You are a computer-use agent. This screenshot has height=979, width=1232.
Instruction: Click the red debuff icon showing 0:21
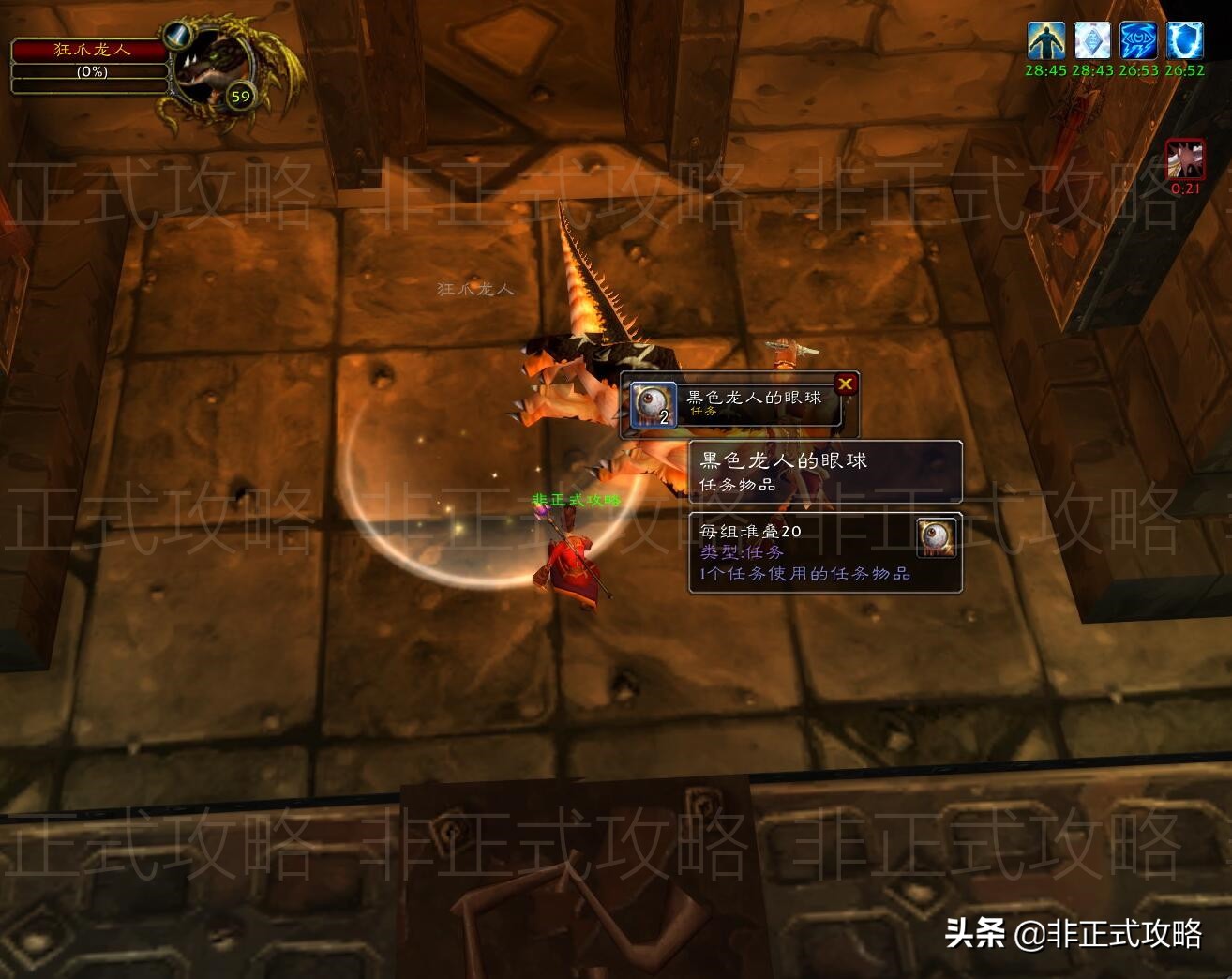[x=1184, y=159]
